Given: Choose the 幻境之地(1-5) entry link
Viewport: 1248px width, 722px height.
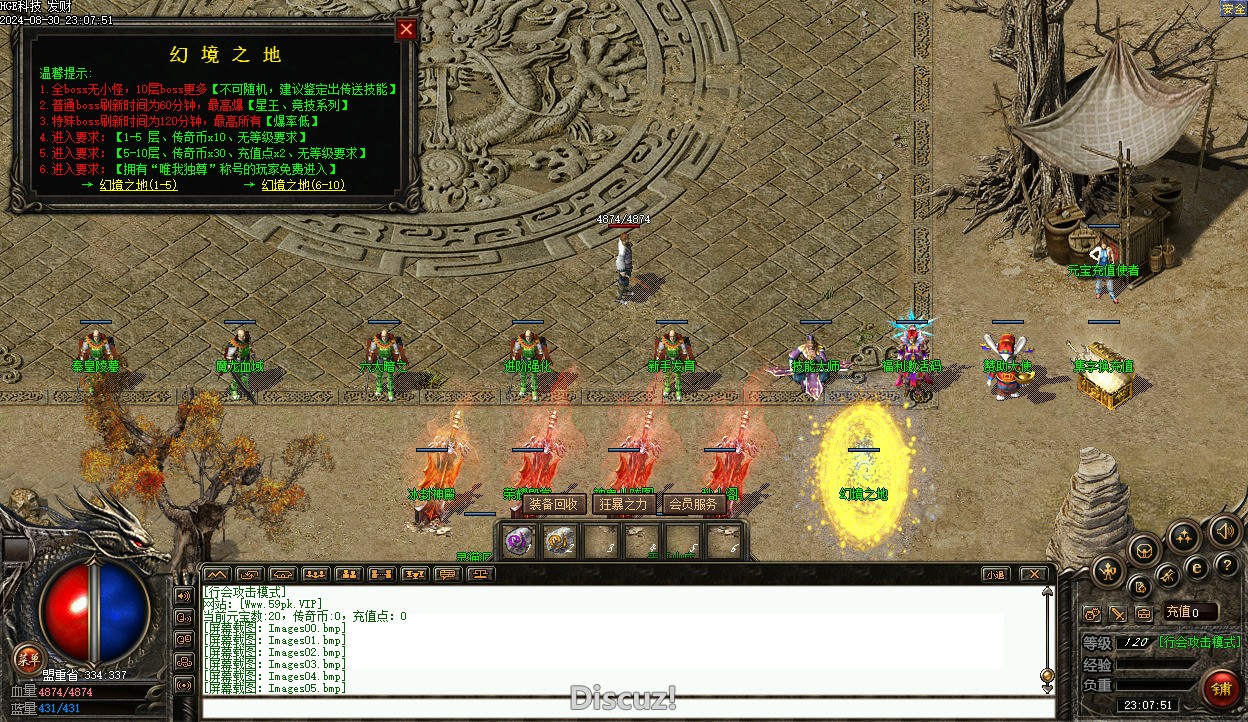Looking at the screenshot, I should pos(138,185).
